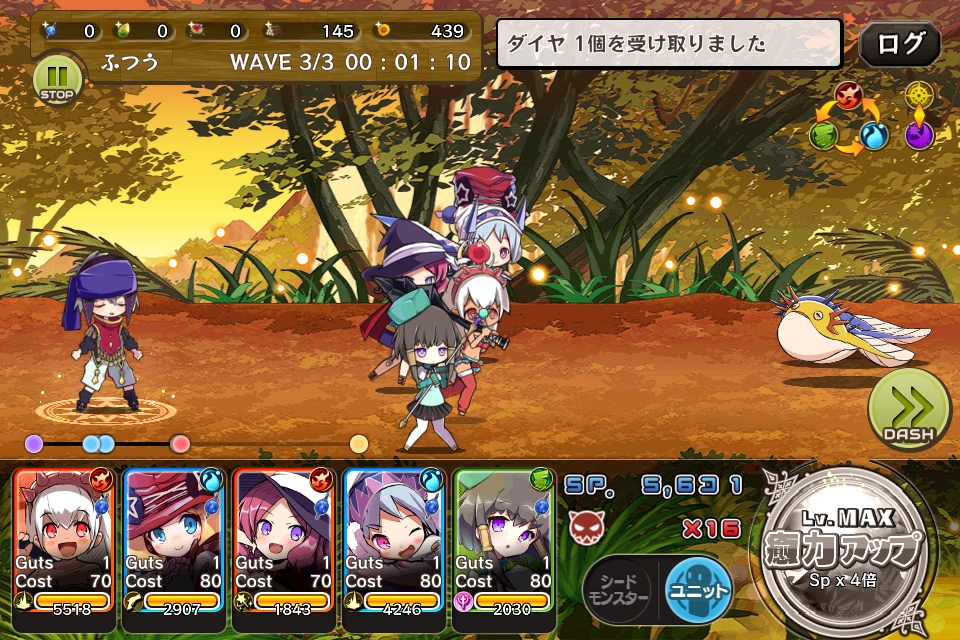Select the pink-haired witch unit card
Screen dimensions: 960x640
click(283, 540)
